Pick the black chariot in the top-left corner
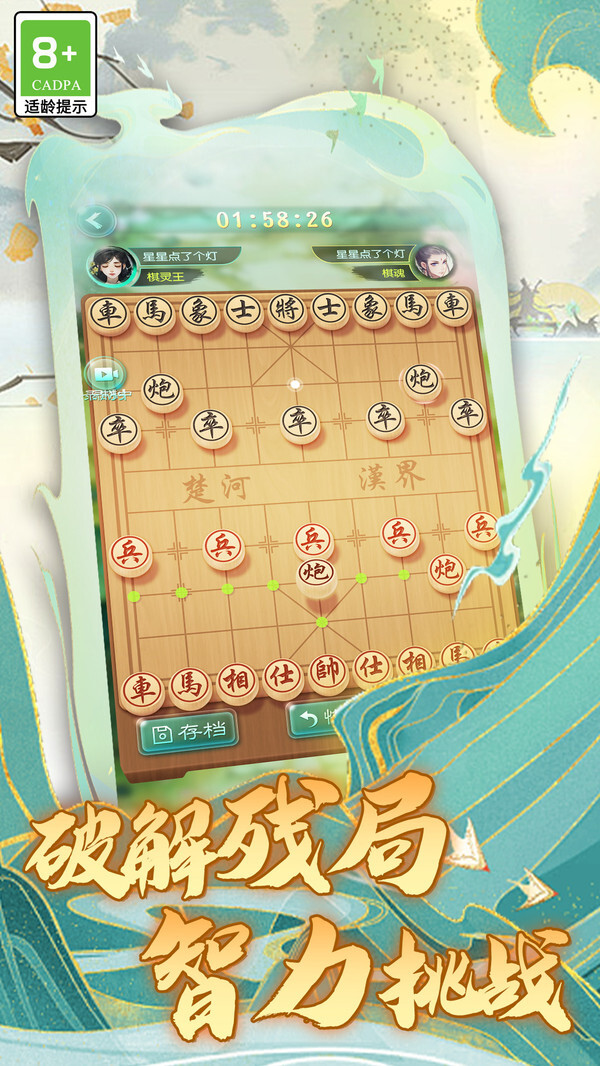600x1066 pixels. click(x=107, y=313)
